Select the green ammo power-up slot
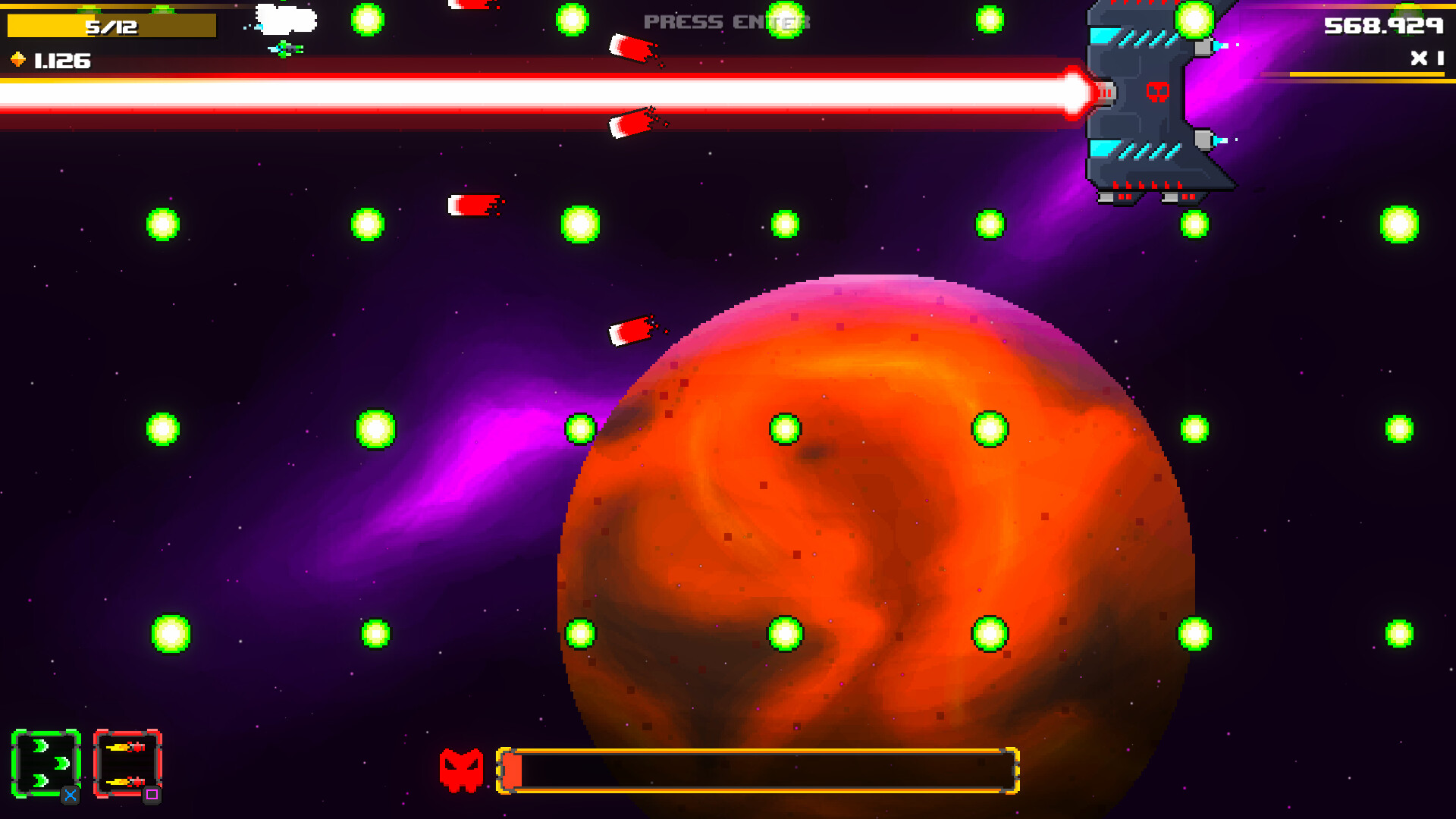 pyautogui.click(x=47, y=762)
